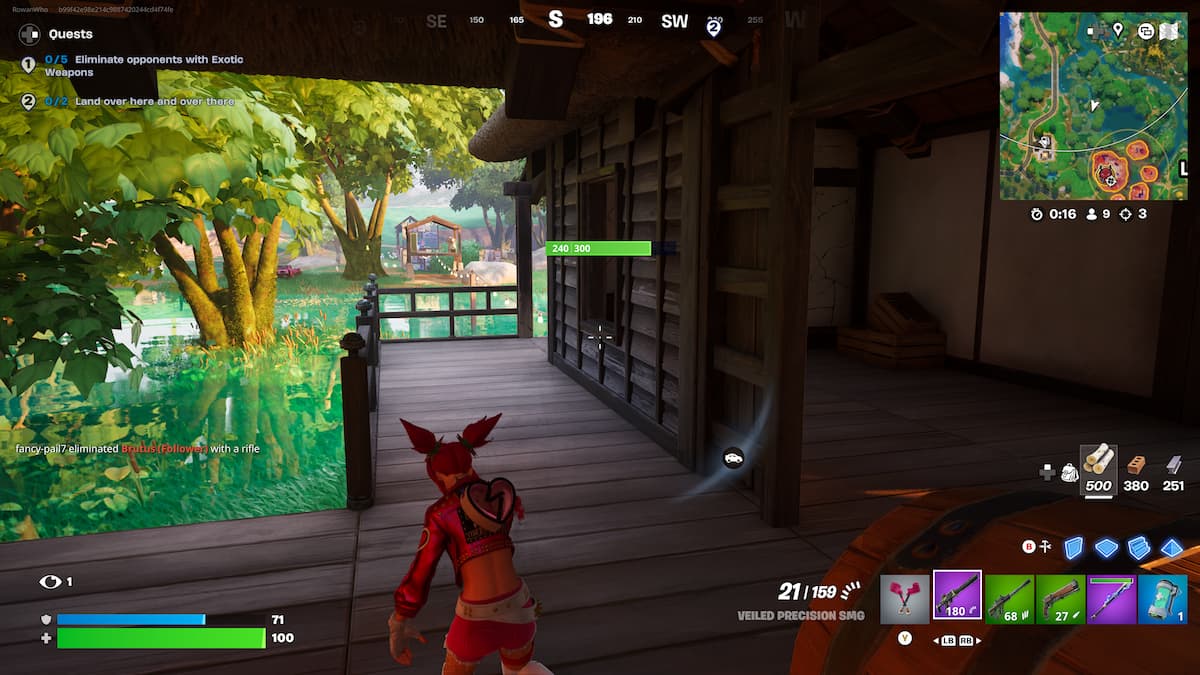Click the folded map icon on minimap
The image size is (1200, 675).
(x=1170, y=30)
